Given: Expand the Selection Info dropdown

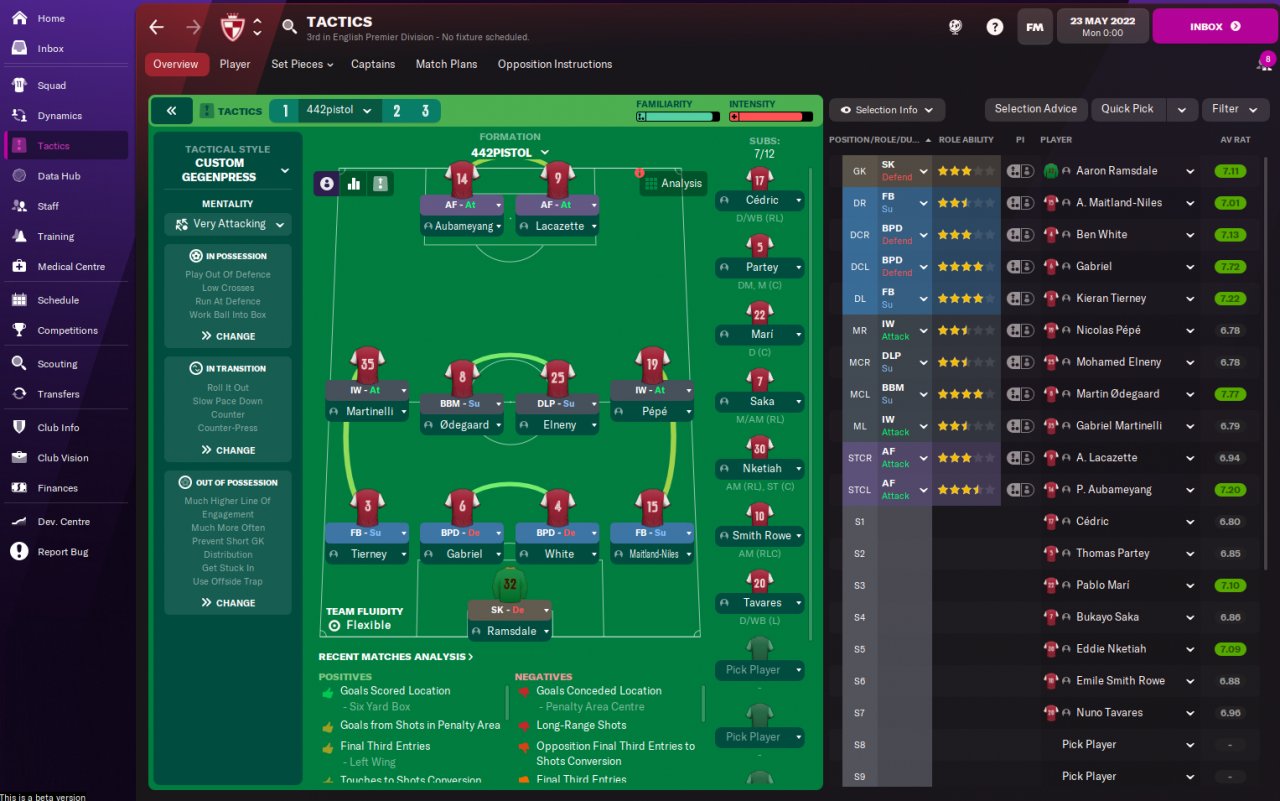Looking at the screenshot, I should 886,110.
